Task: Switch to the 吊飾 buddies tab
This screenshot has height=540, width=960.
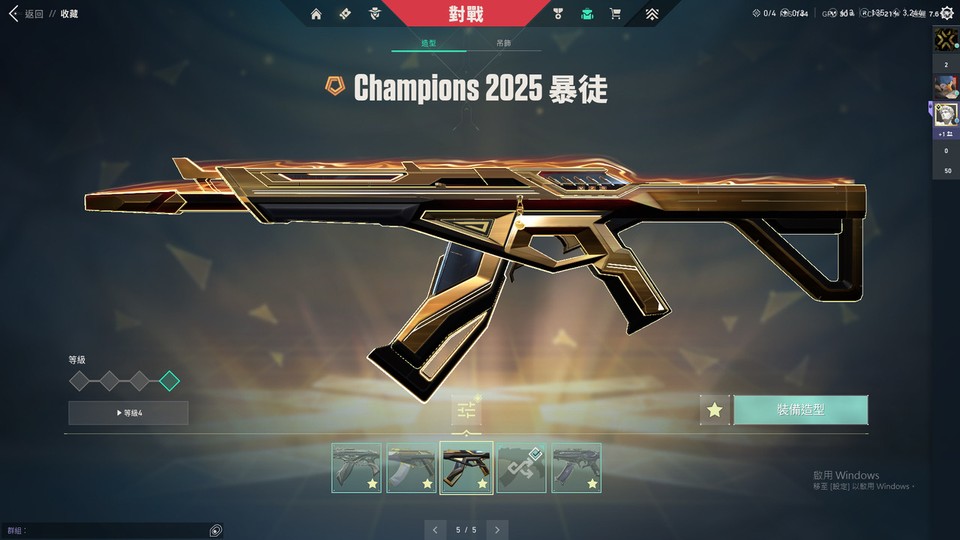Action: point(504,44)
